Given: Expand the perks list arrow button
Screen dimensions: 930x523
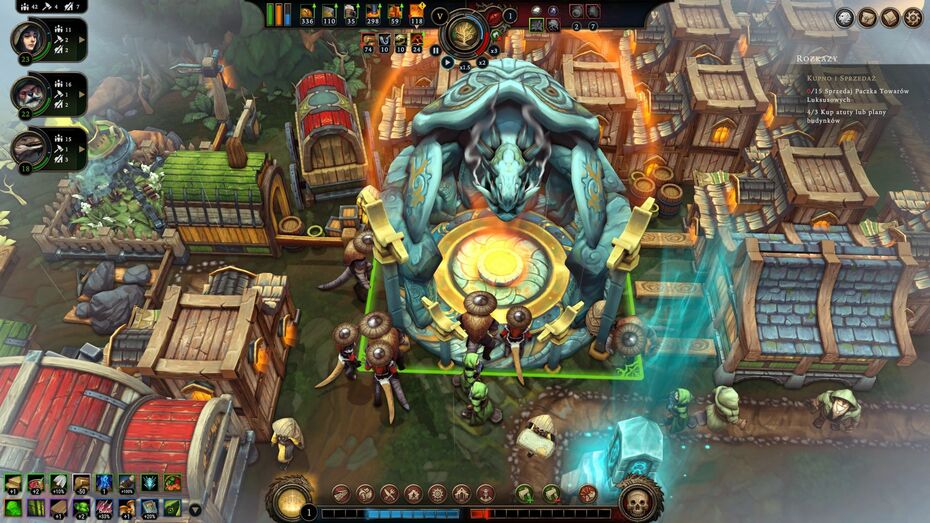Looking at the screenshot, I should pos(194,509).
